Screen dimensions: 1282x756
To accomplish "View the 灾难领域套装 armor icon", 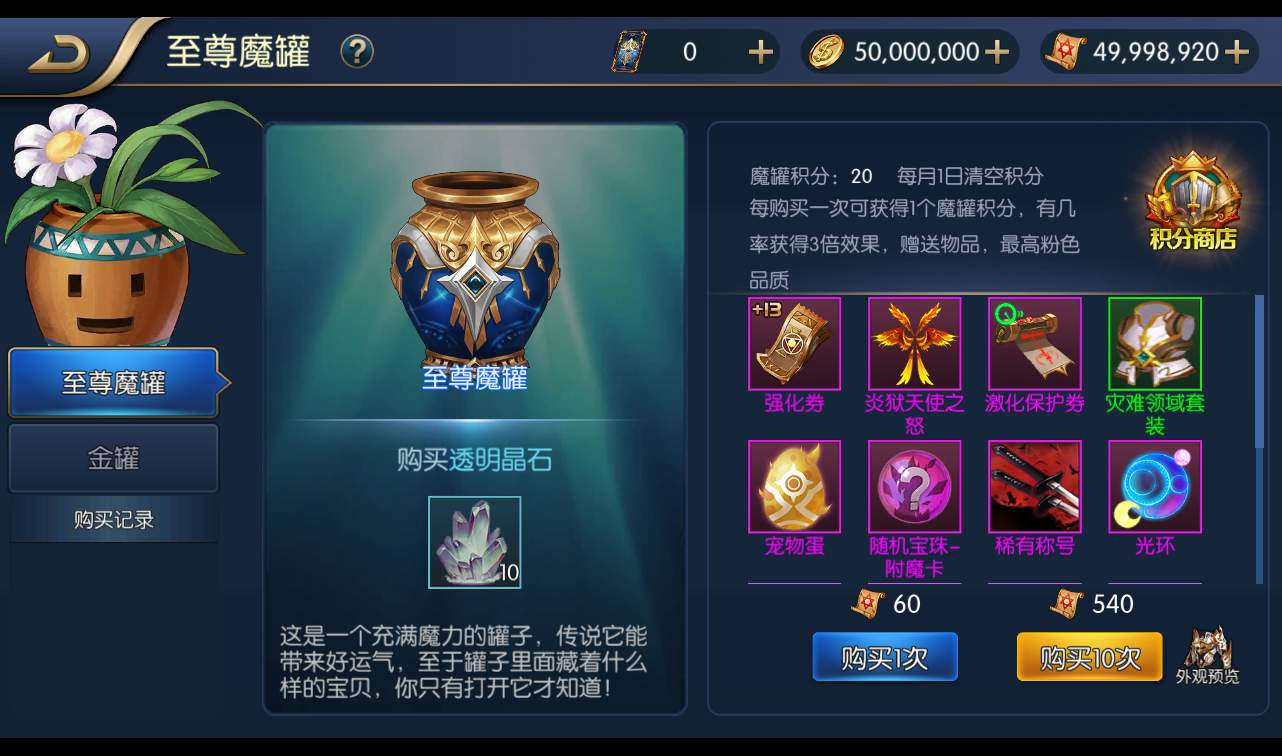I will tap(1154, 343).
